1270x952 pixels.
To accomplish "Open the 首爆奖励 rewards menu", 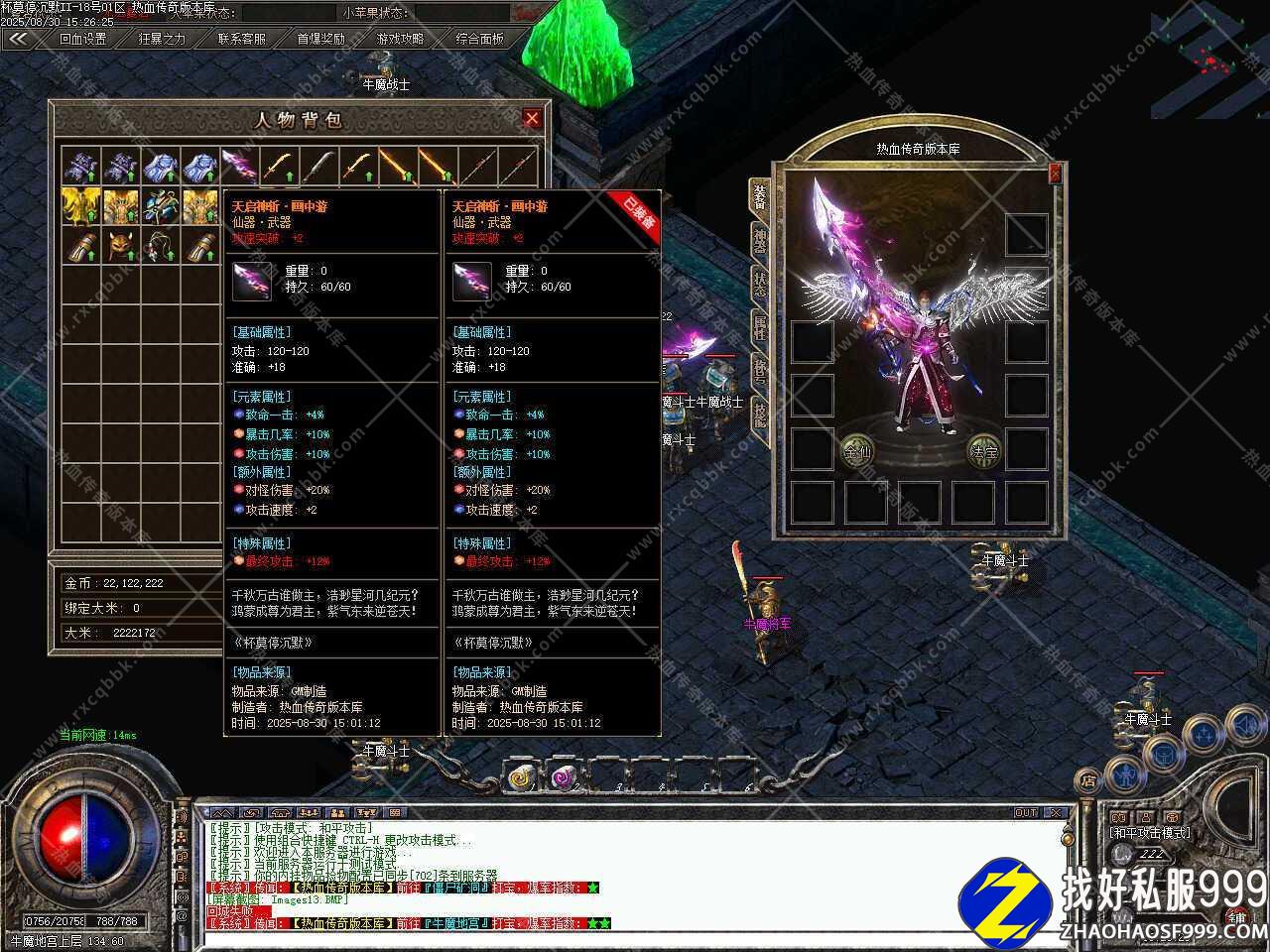I will click(x=320, y=39).
